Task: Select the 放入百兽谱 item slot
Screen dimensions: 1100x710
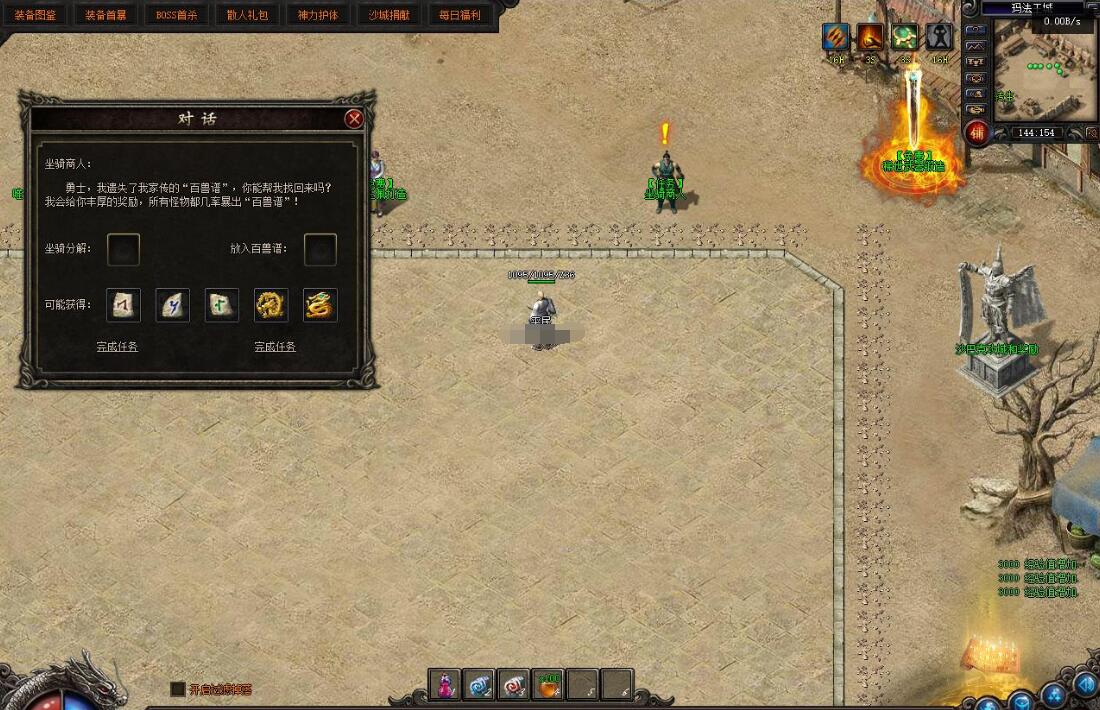Action: point(320,250)
